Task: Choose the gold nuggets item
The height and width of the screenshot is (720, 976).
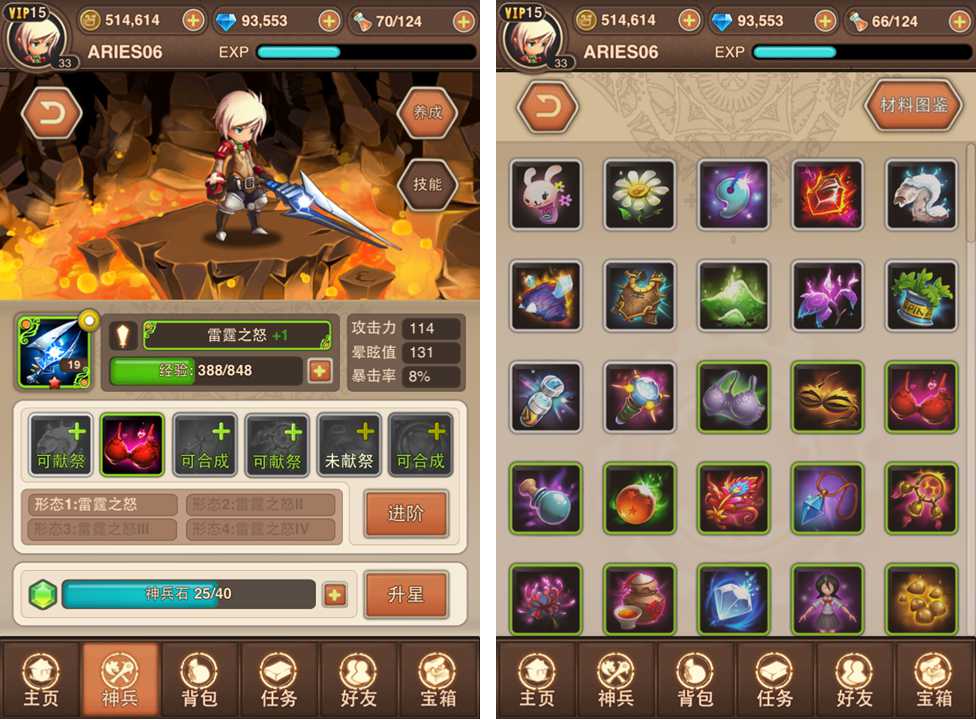Action: tap(922, 598)
